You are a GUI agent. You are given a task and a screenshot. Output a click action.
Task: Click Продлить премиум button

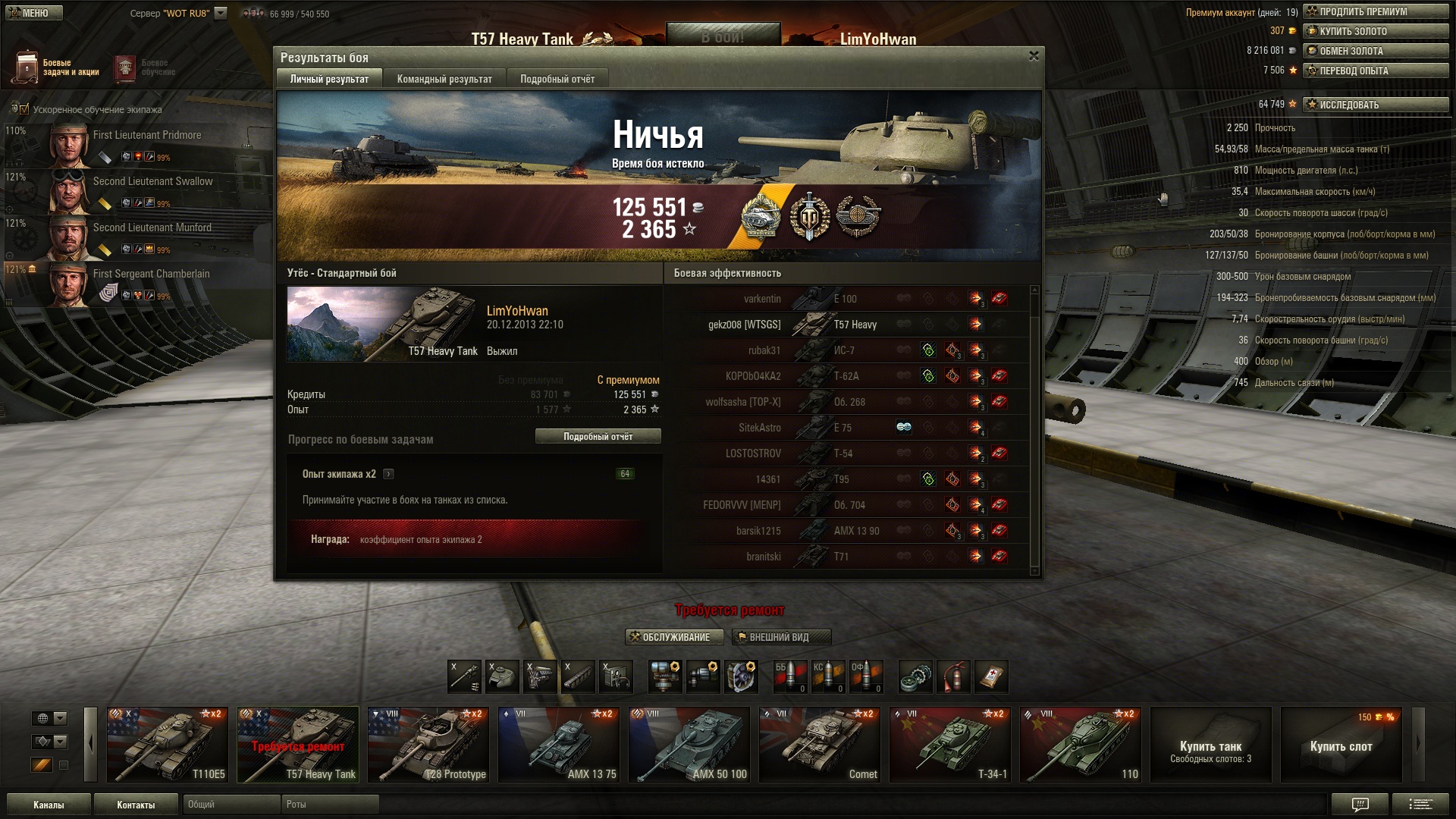pyautogui.click(x=1375, y=11)
